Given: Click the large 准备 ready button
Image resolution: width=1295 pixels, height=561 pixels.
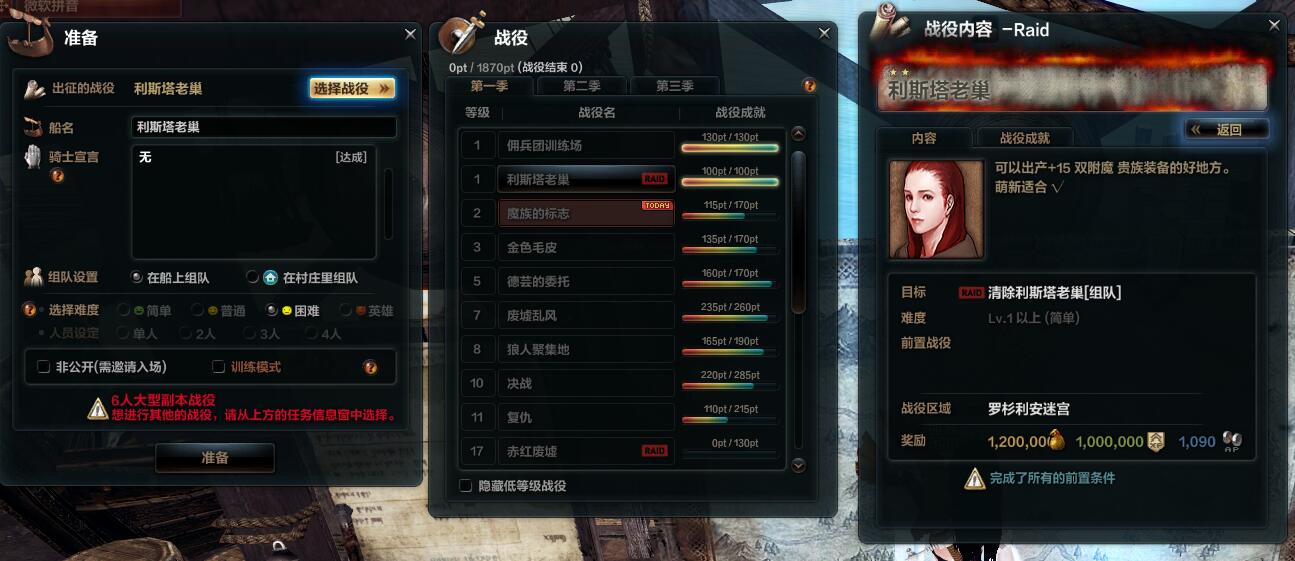Looking at the screenshot, I should [x=215, y=458].
